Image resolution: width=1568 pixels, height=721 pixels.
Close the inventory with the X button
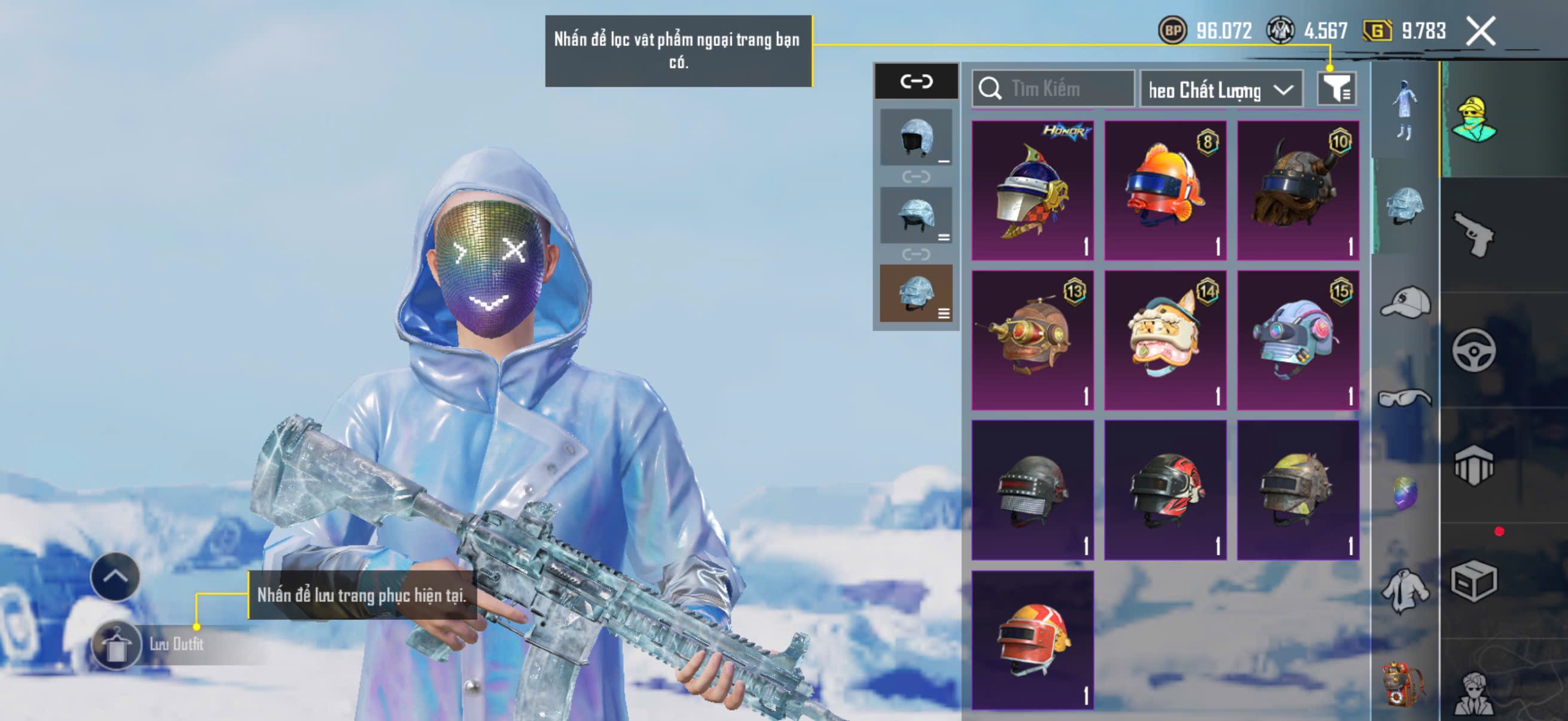(1480, 31)
